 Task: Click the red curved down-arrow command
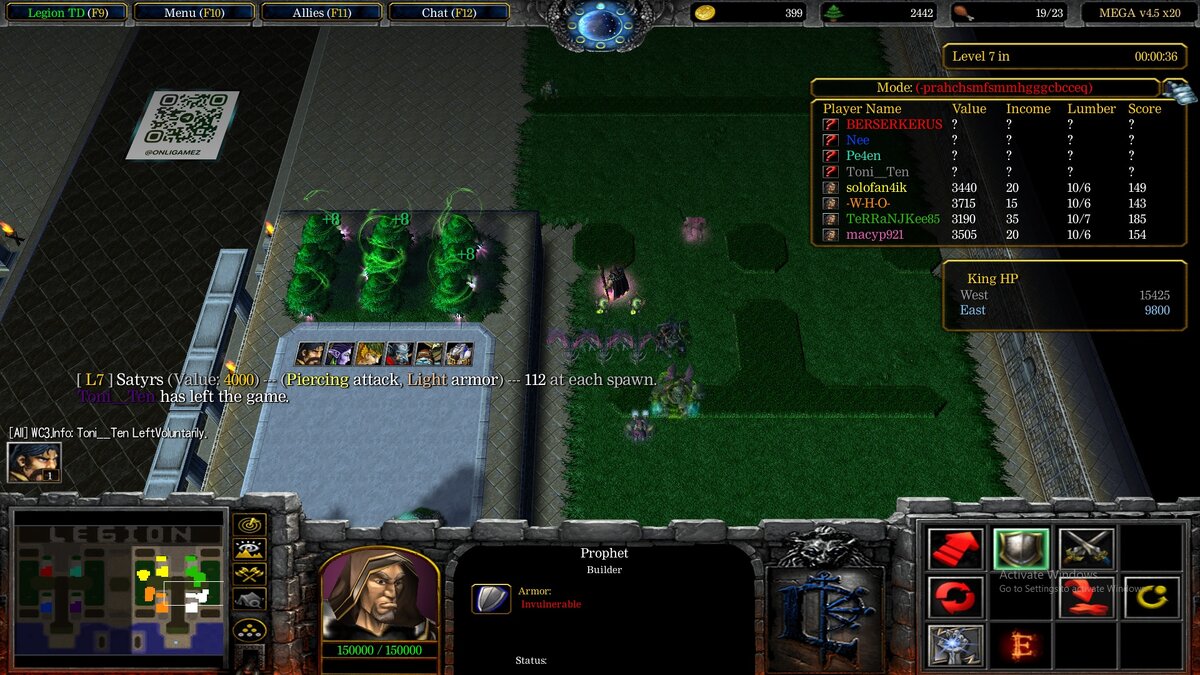point(1087,598)
